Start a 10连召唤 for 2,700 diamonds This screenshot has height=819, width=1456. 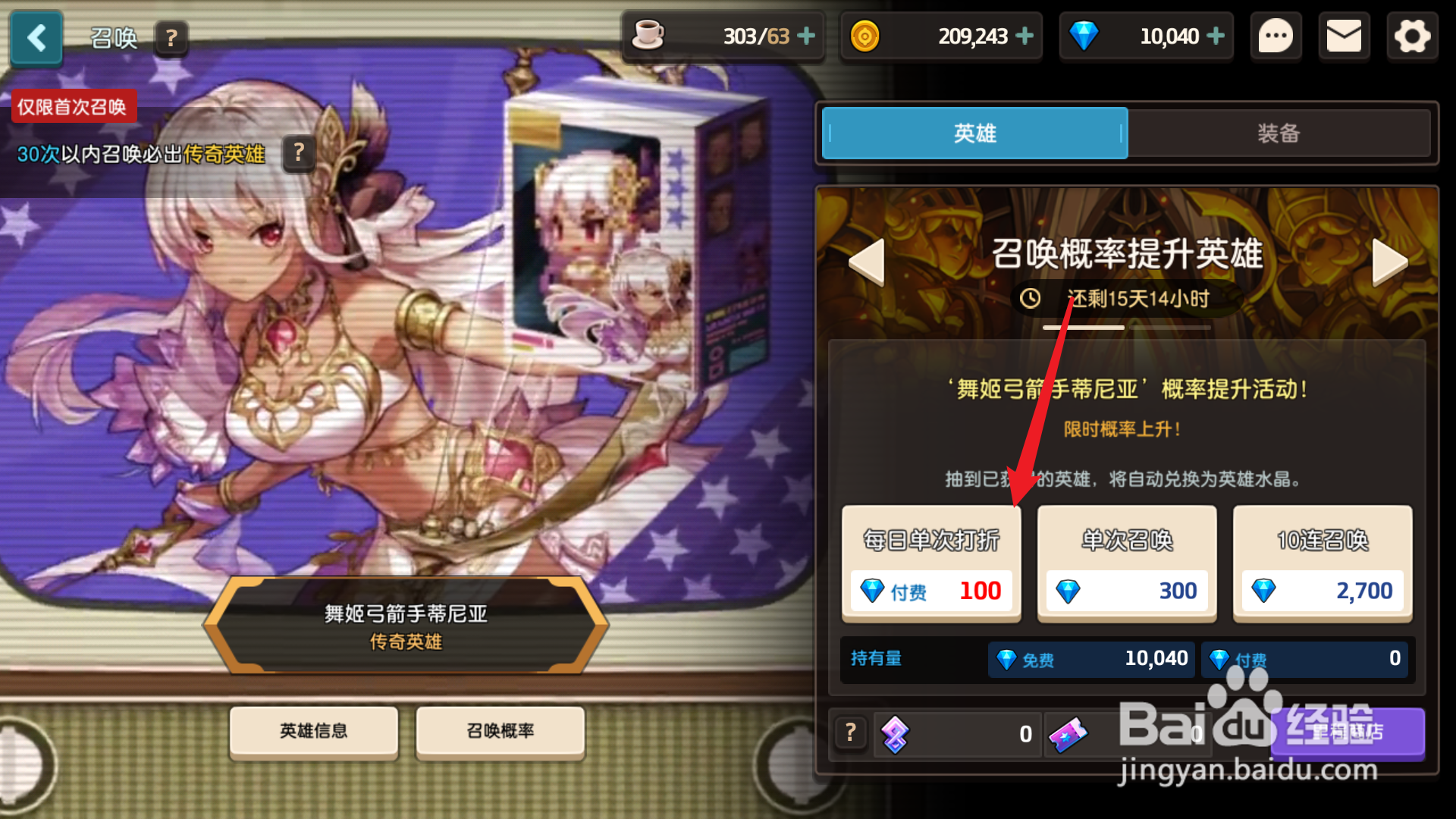(1322, 563)
